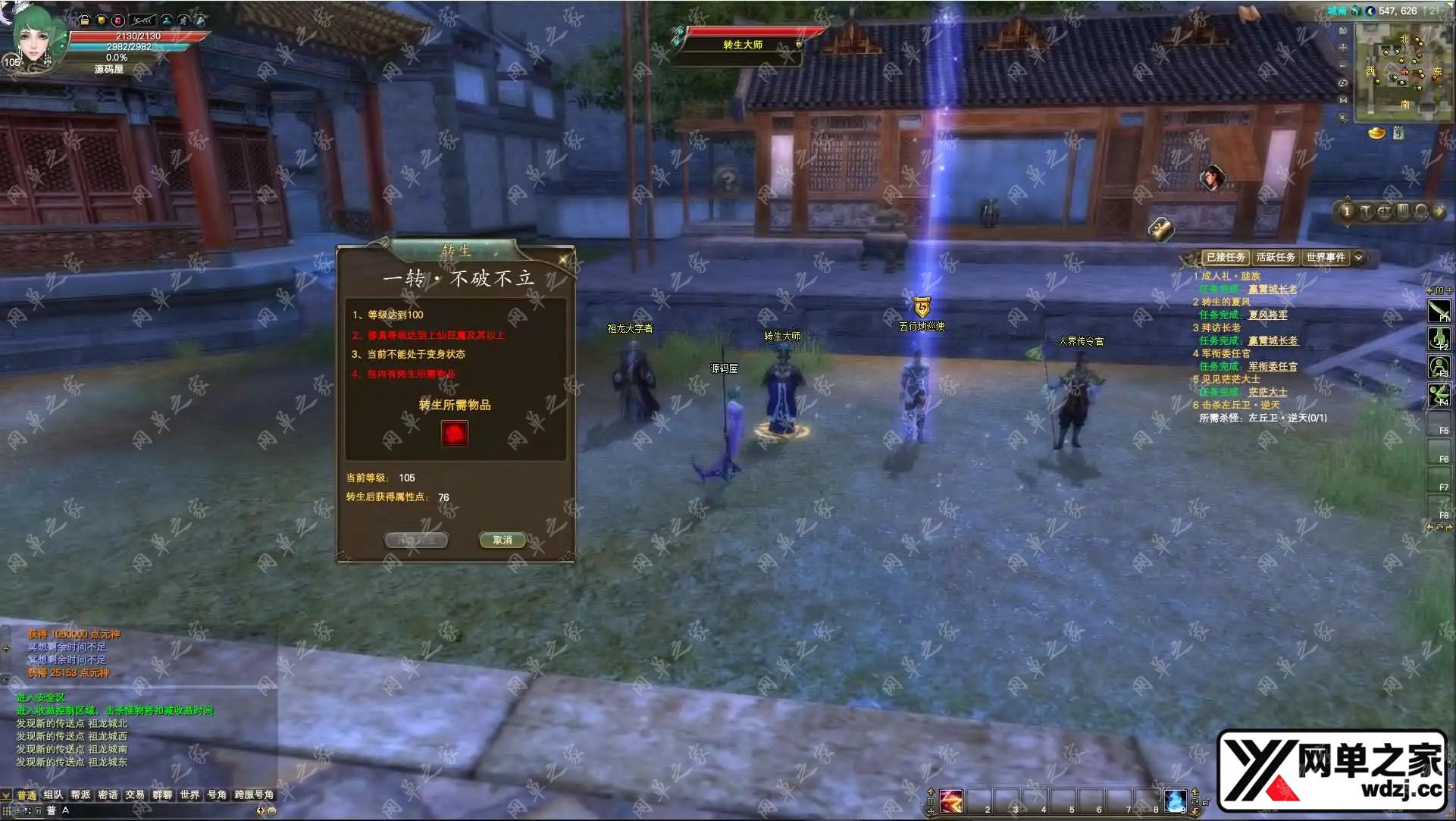Follow the 赢霄城长老 quest link

click(1273, 290)
